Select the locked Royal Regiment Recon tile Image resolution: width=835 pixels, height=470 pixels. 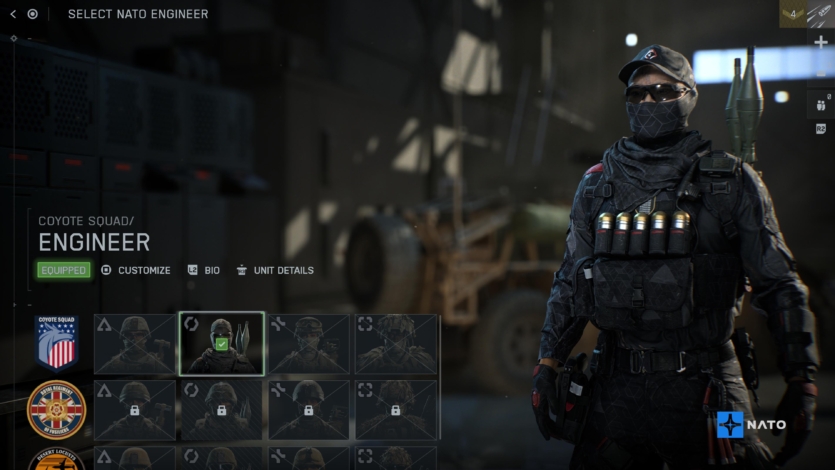click(x=396, y=409)
